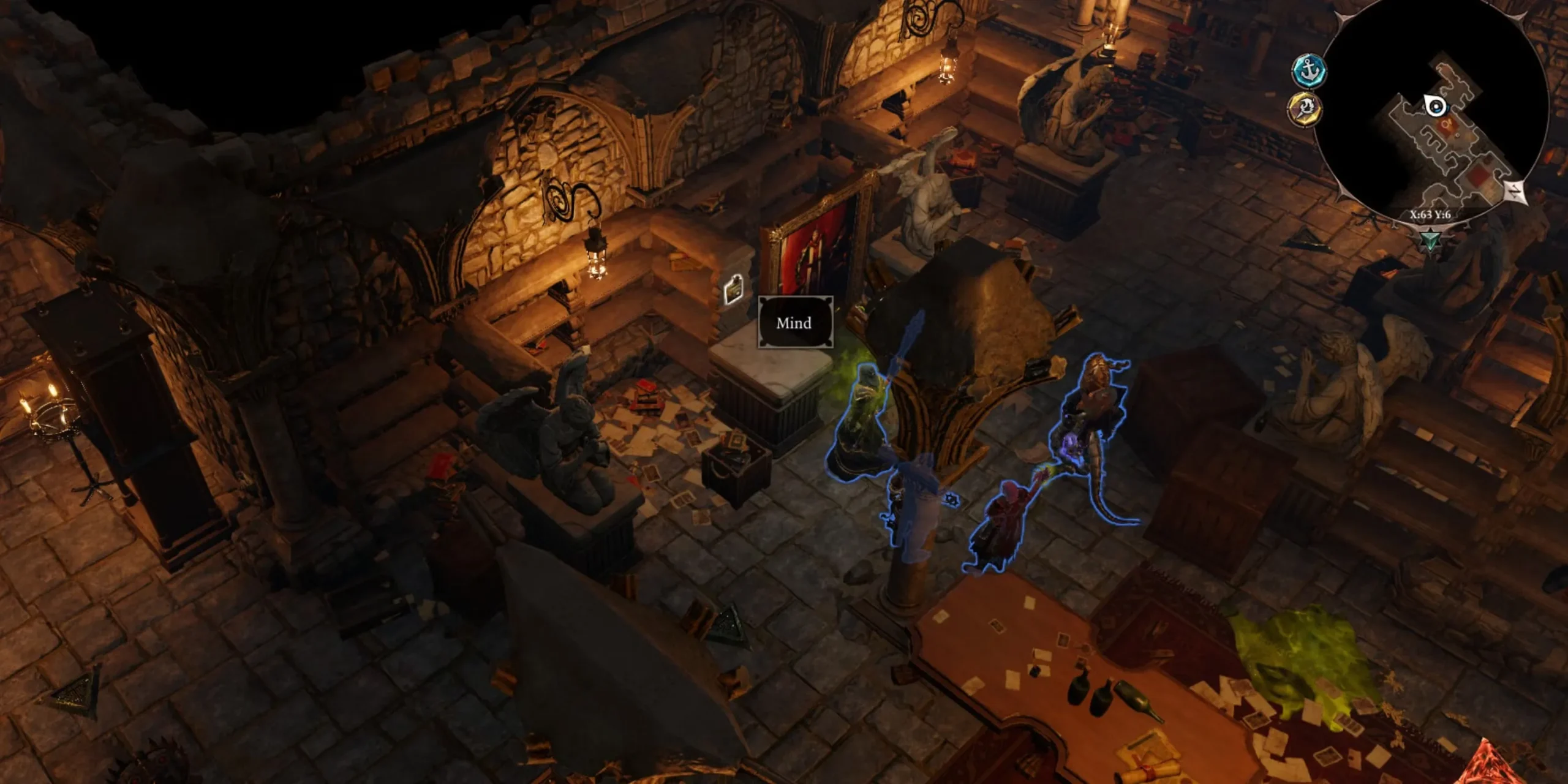Screen dimensions: 1568x784
Task: Select the gold flaming-torch icon beside the minimap
Action: (x=1305, y=110)
